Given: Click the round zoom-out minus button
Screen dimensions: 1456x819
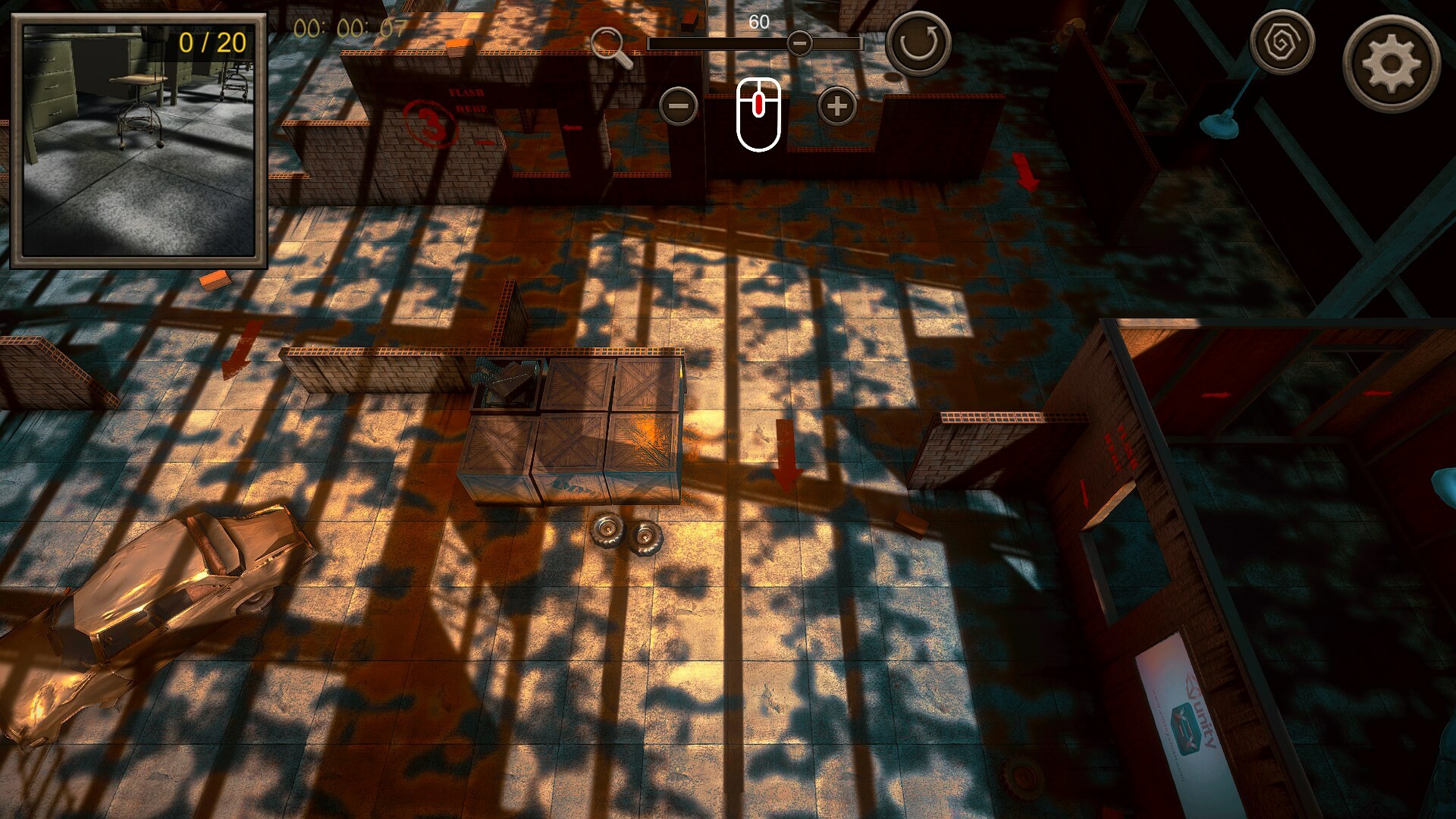Looking at the screenshot, I should (x=679, y=106).
